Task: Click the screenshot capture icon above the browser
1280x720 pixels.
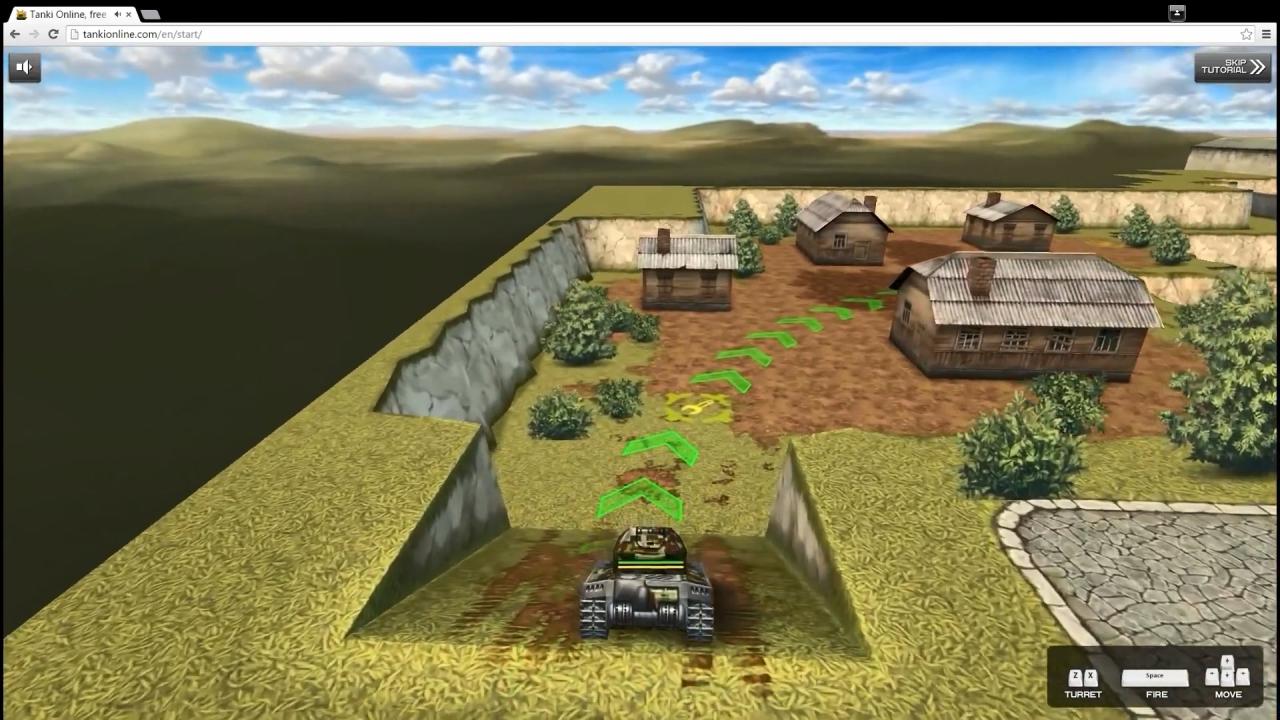Action: point(1176,12)
